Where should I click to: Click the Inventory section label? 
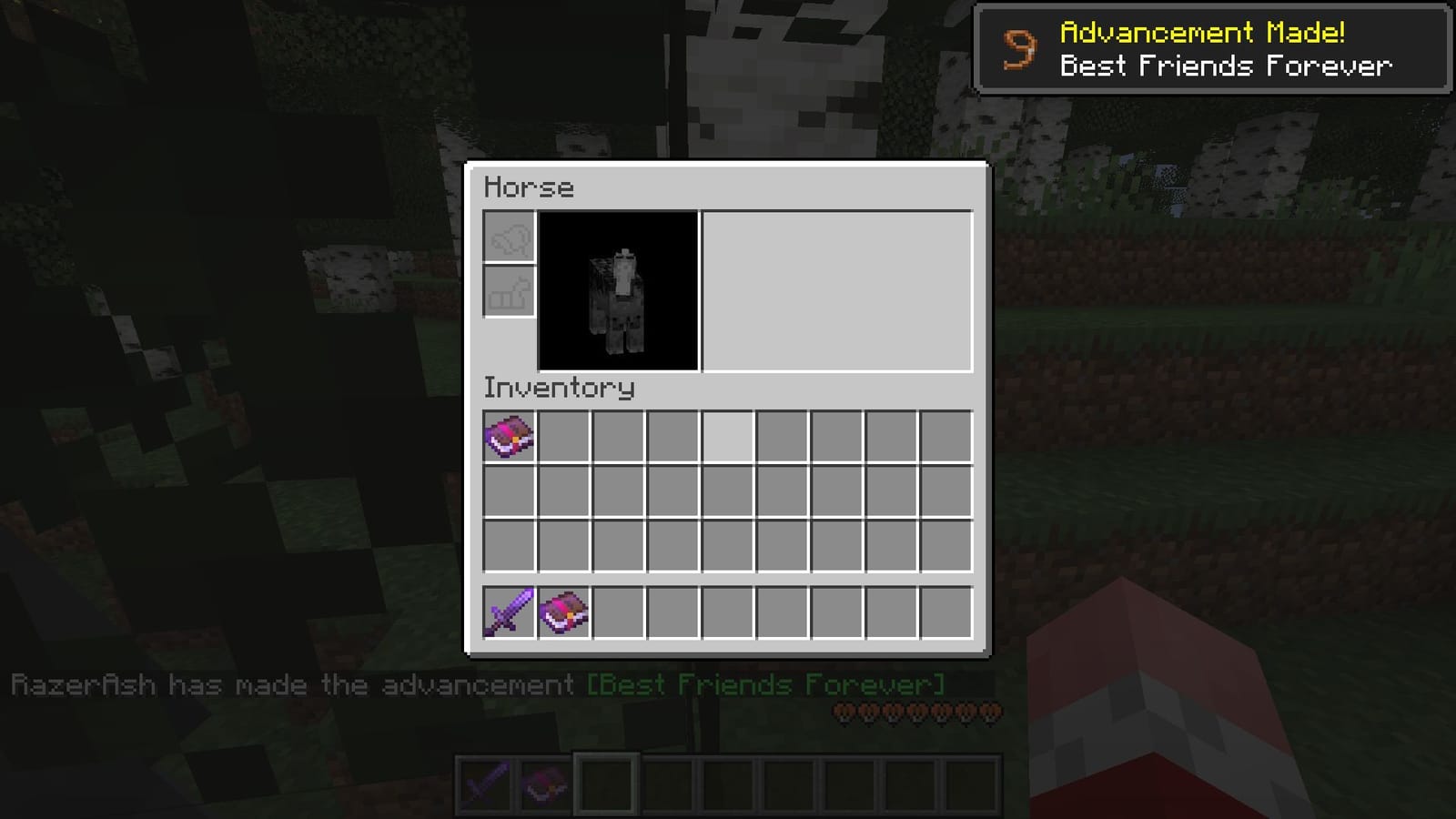559,388
